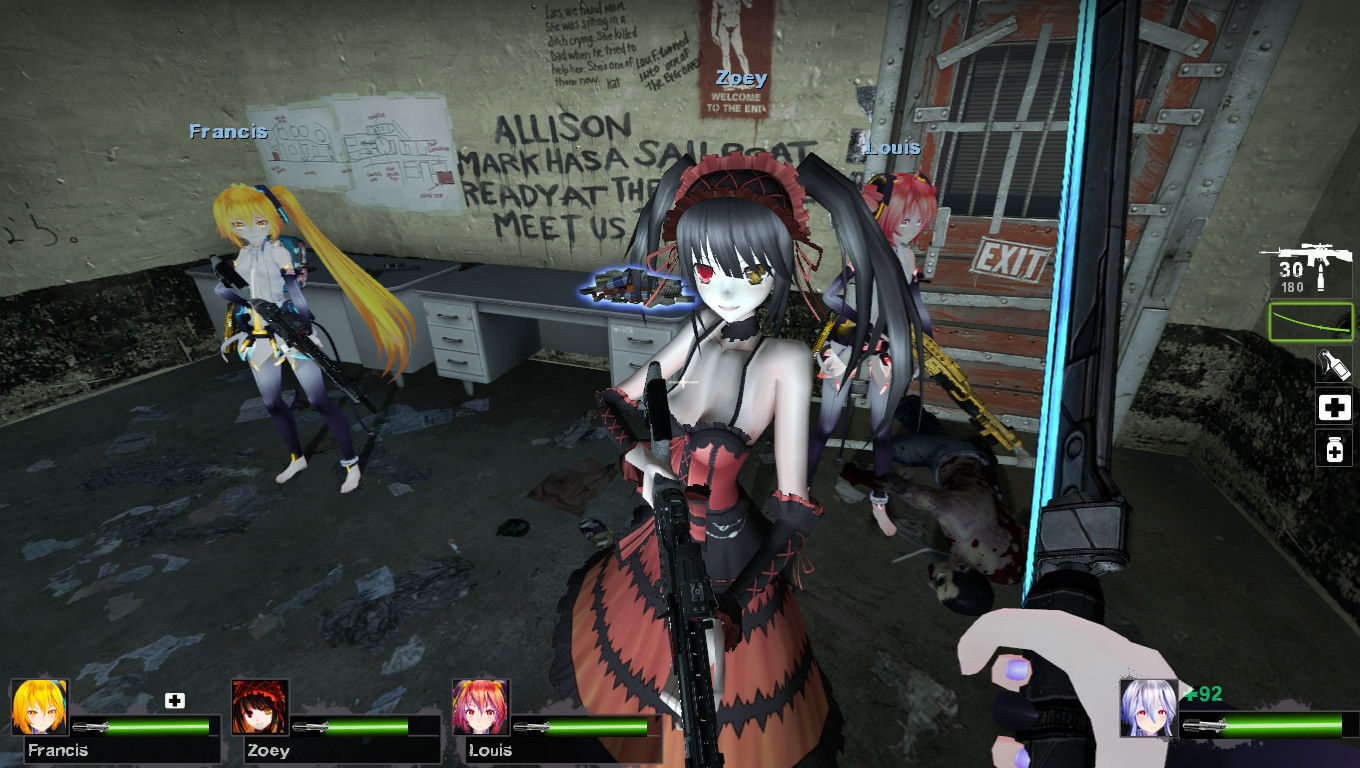Choose the highlighted melee blade slot
The height and width of the screenshot is (768, 1360).
click(x=1311, y=323)
